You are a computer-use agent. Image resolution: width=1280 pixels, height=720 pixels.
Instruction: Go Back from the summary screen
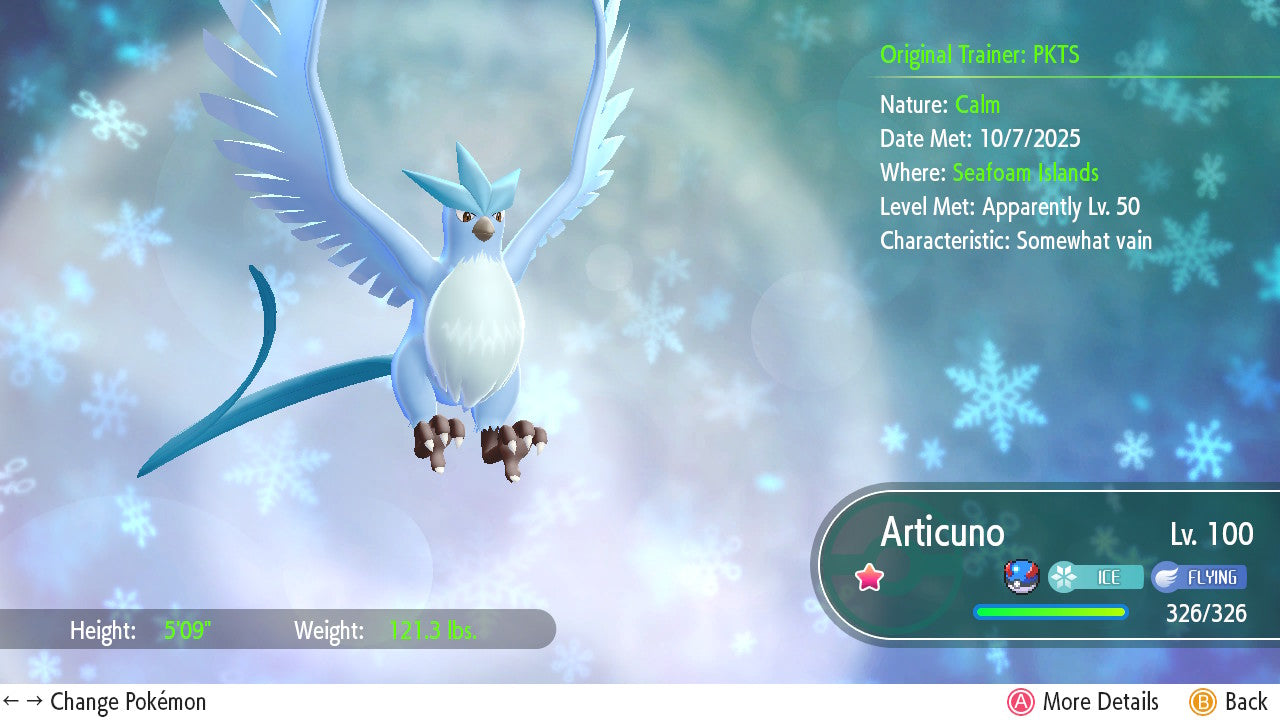(x=1229, y=702)
